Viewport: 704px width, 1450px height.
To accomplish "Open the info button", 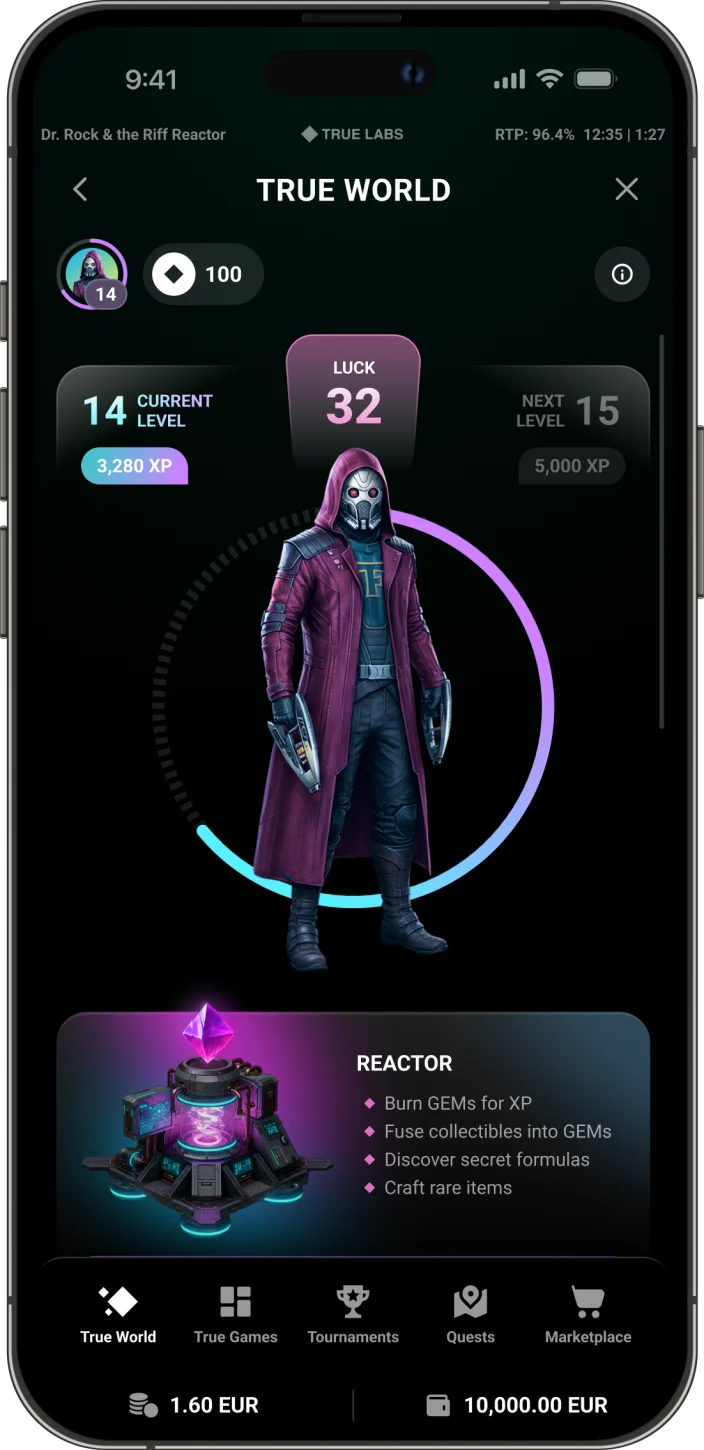I will click(x=622, y=274).
